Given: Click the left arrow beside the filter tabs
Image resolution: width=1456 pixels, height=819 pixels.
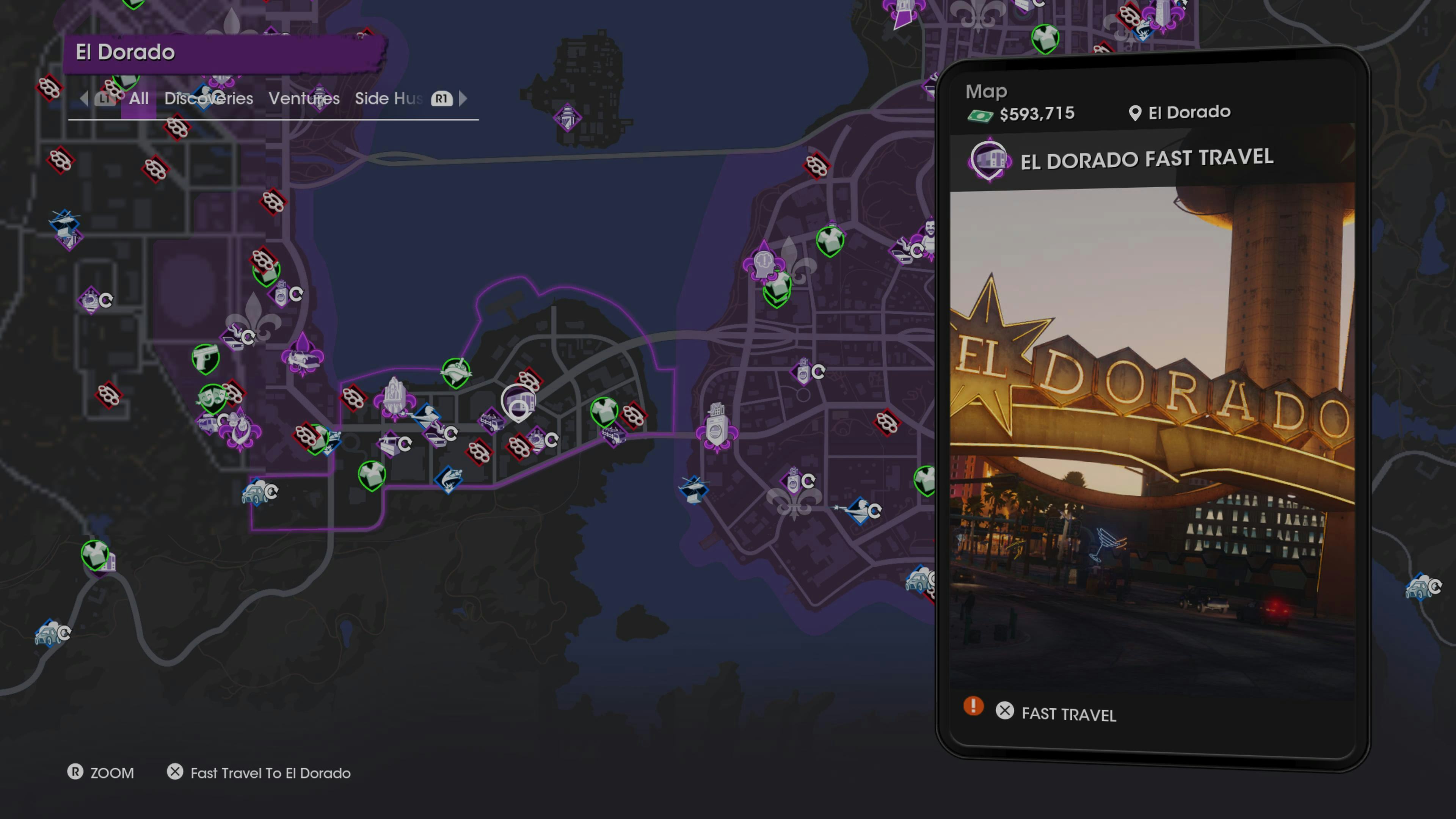Looking at the screenshot, I should point(84,98).
